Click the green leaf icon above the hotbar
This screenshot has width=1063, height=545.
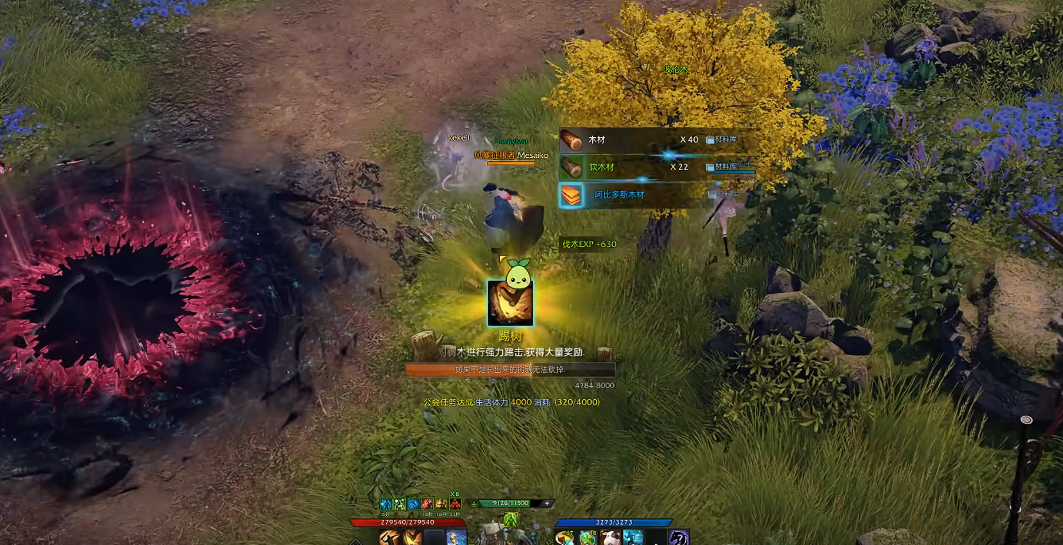coord(511,520)
